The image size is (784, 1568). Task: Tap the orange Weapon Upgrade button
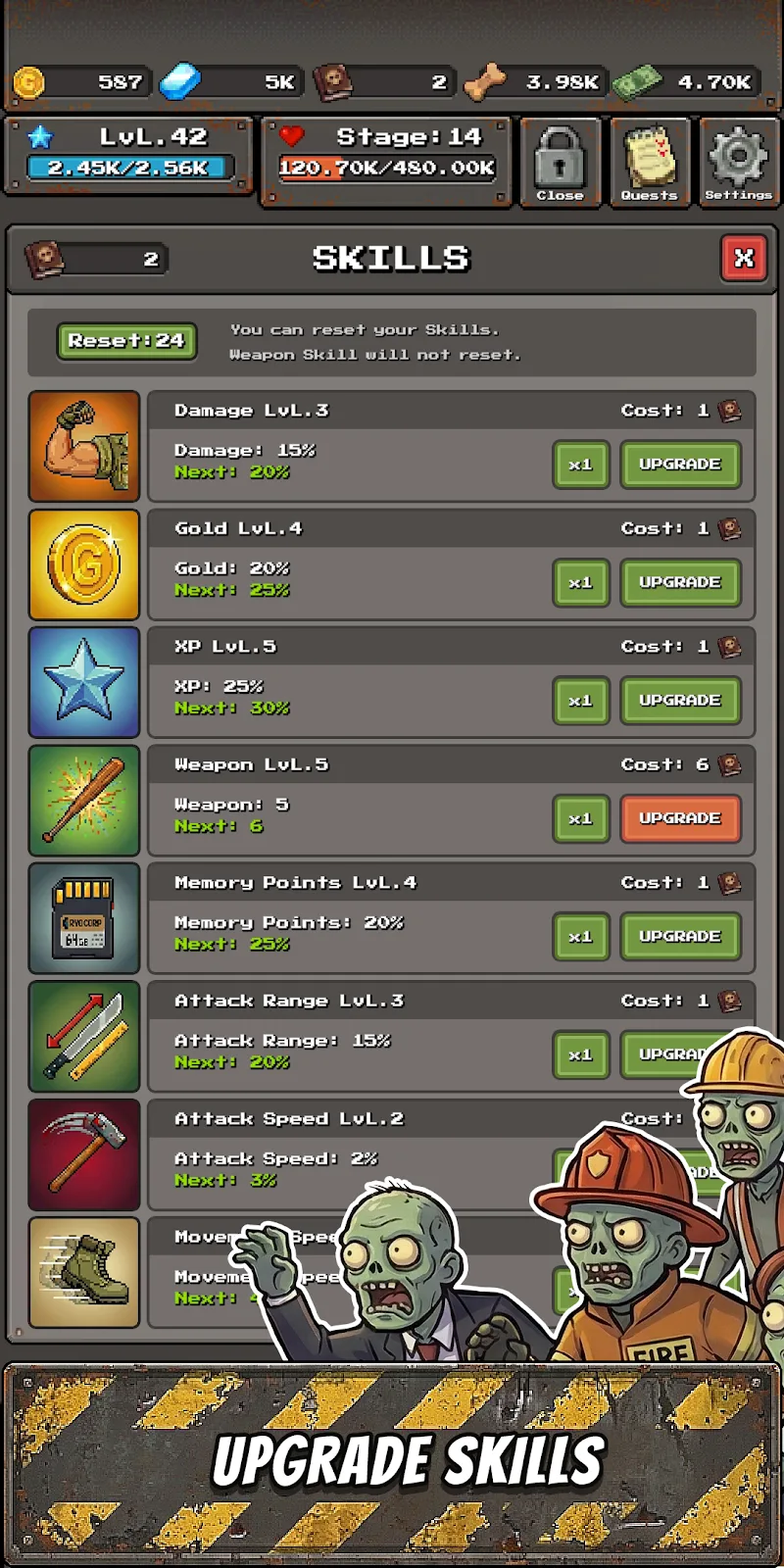point(680,818)
